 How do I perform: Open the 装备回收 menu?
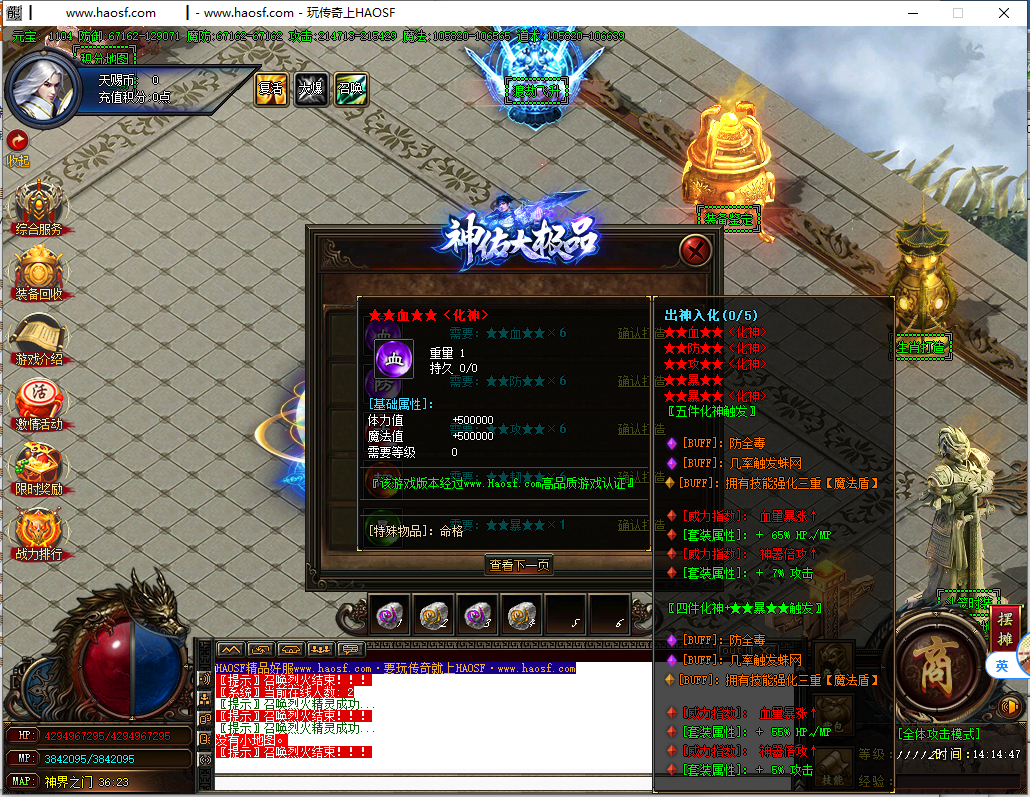pyautogui.click(x=38, y=272)
